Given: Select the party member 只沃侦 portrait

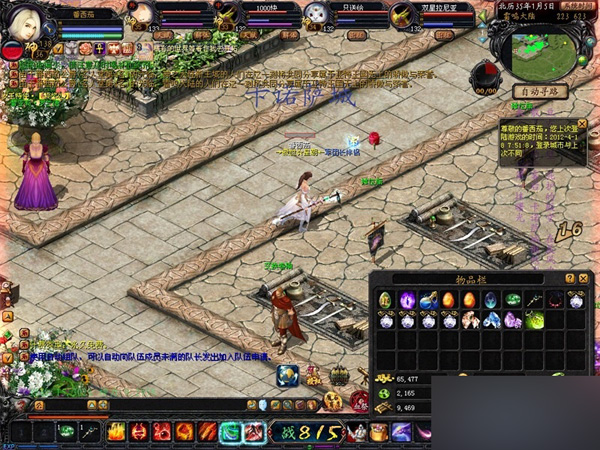Looking at the screenshot, I should [317, 14].
